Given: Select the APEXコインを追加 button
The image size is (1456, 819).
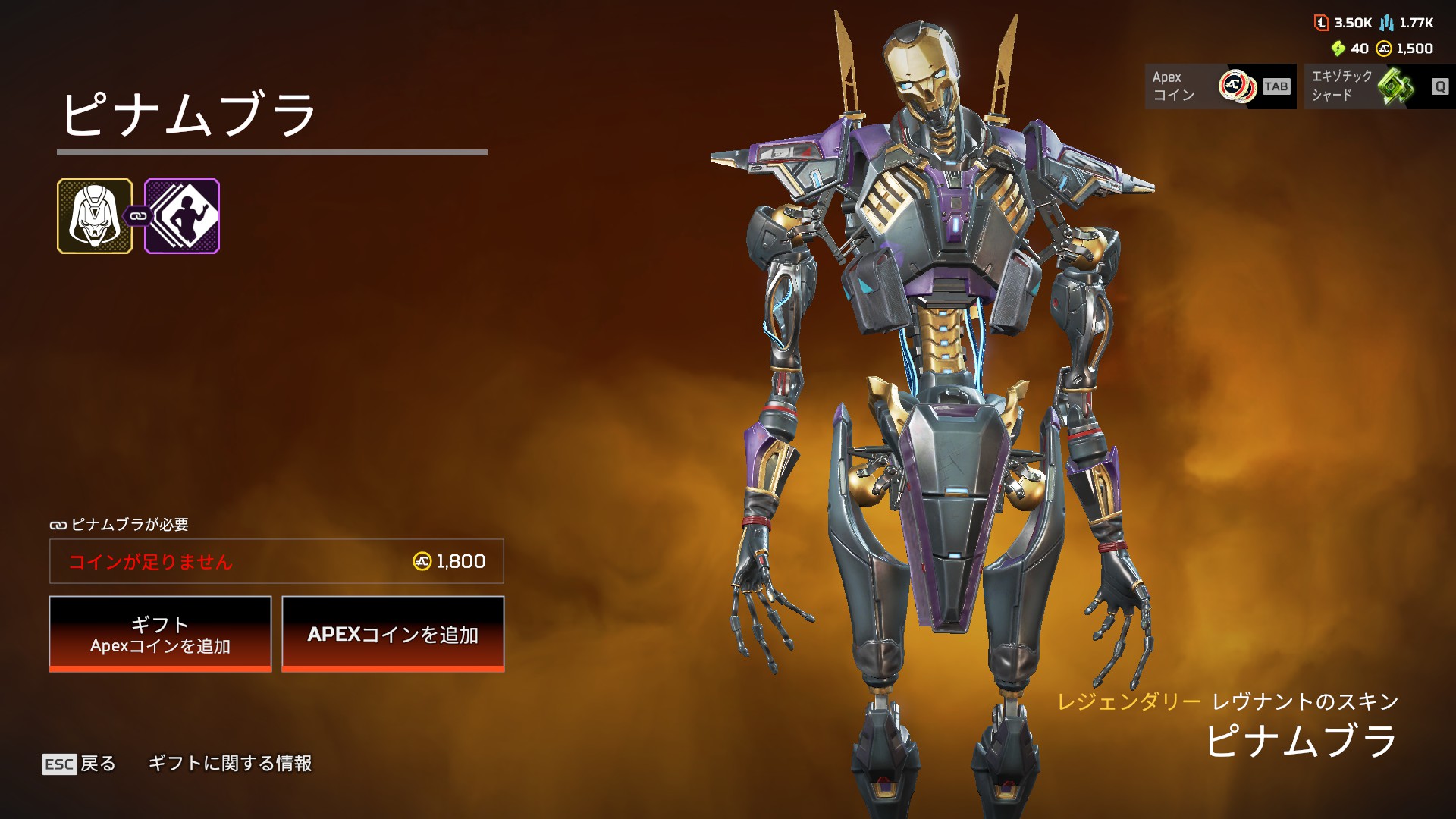Looking at the screenshot, I should pos(393,633).
